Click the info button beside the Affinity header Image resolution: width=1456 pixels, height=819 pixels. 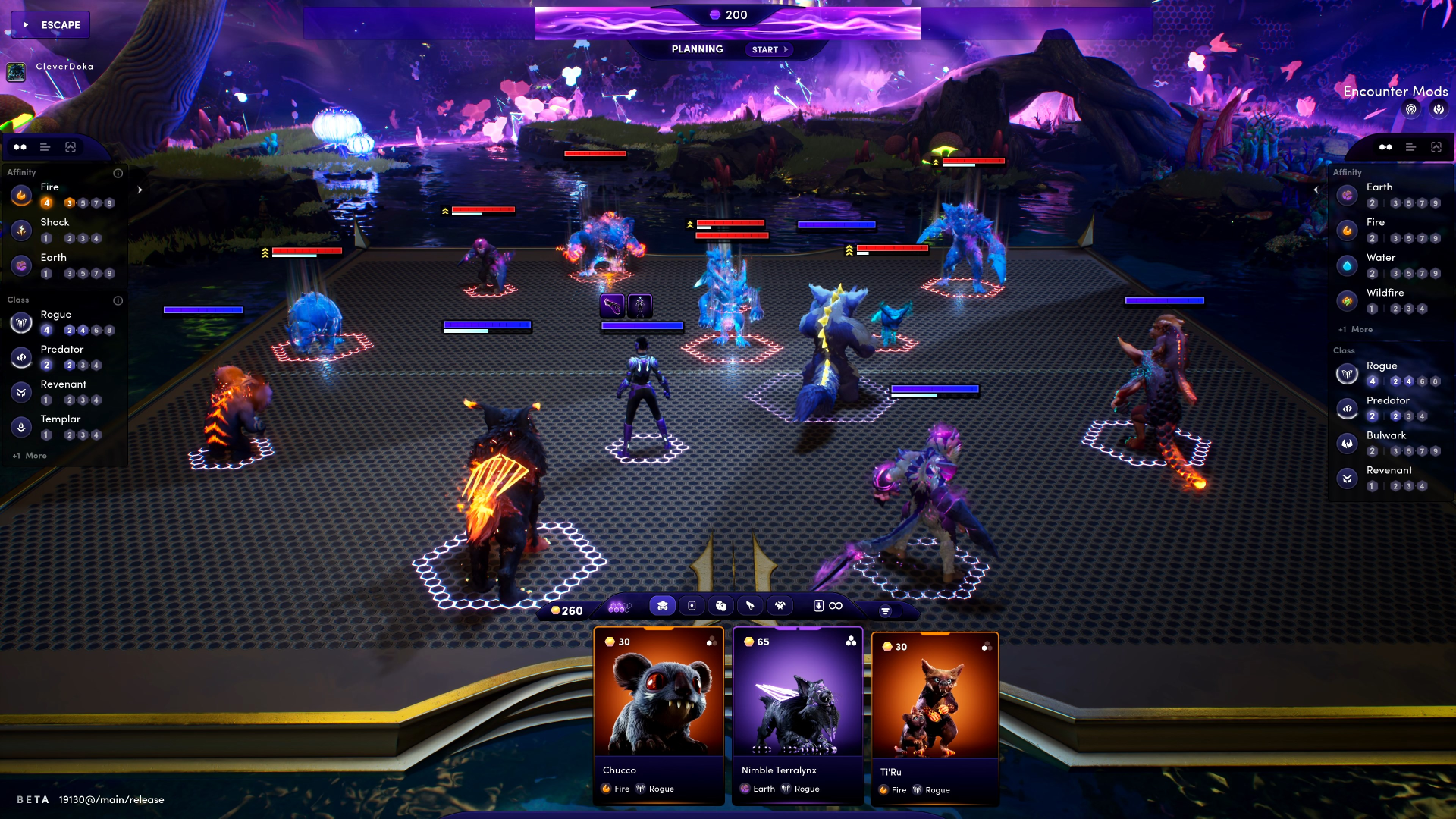point(118,173)
